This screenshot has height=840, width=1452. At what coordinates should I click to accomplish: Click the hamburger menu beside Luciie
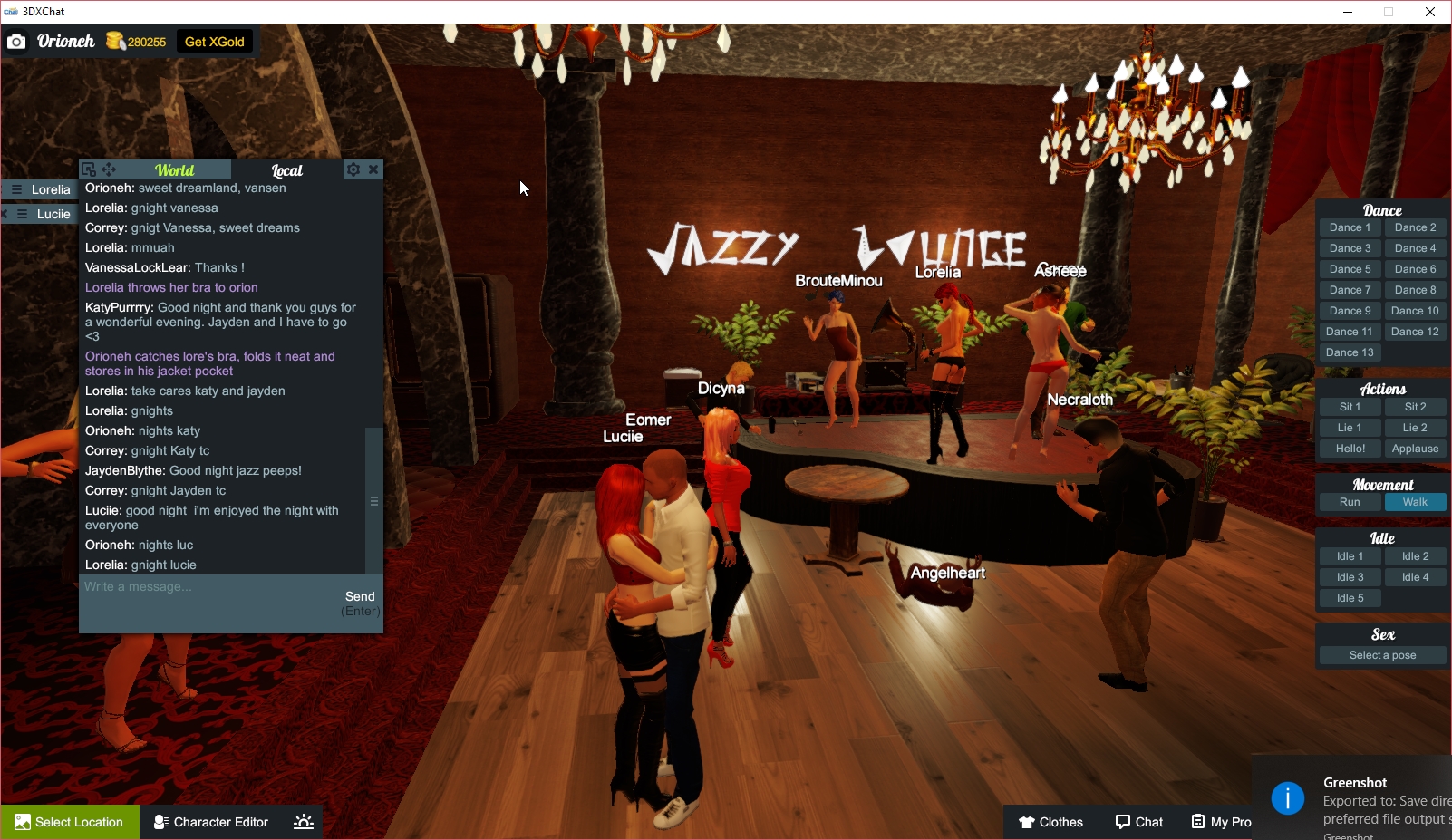[21, 214]
